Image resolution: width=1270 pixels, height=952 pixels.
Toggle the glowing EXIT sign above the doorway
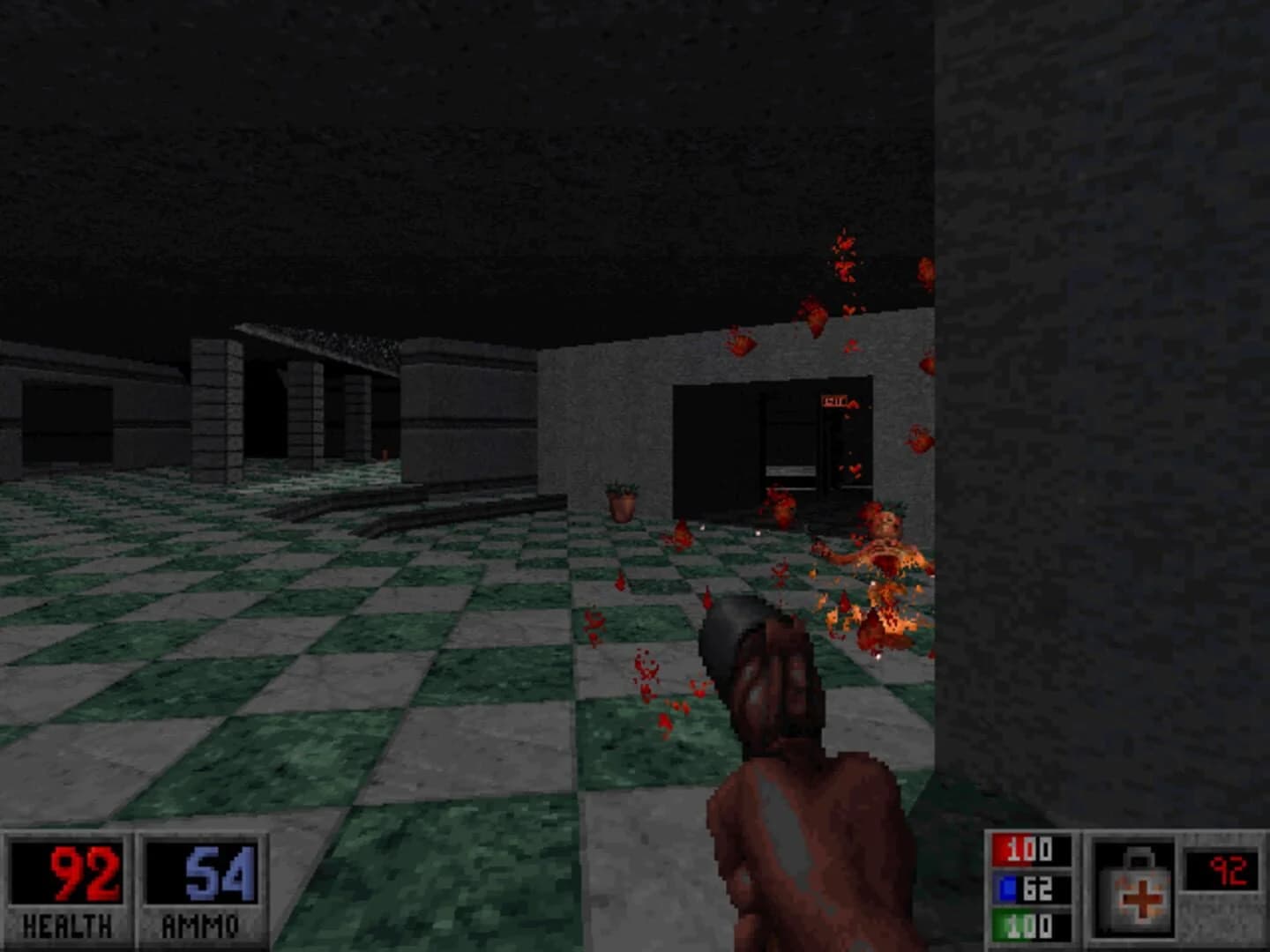835,401
